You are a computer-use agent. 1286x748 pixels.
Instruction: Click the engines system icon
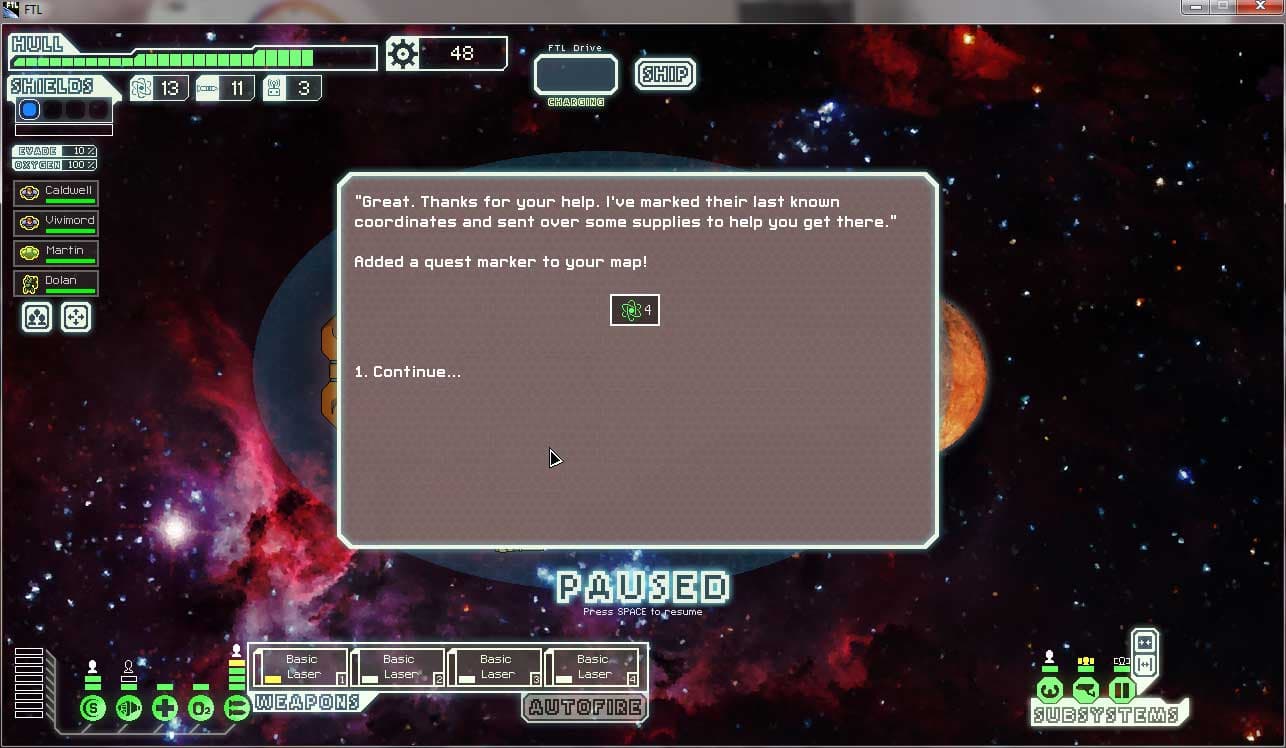(x=129, y=709)
